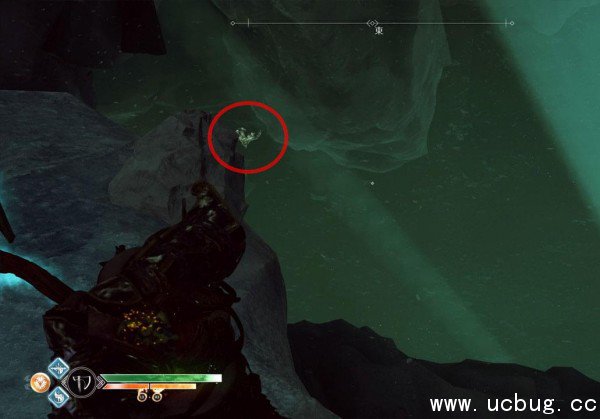600x419 pixels.
Task: Use the lower blue diamond runic attack
Action: coord(58,397)
